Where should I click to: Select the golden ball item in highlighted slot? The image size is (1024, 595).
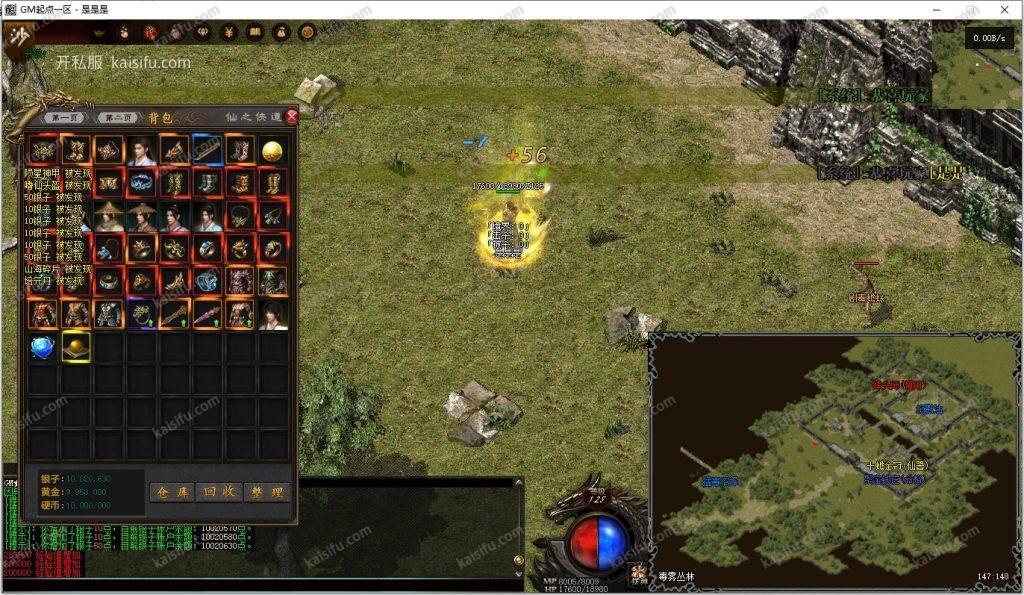click(76, 346)
